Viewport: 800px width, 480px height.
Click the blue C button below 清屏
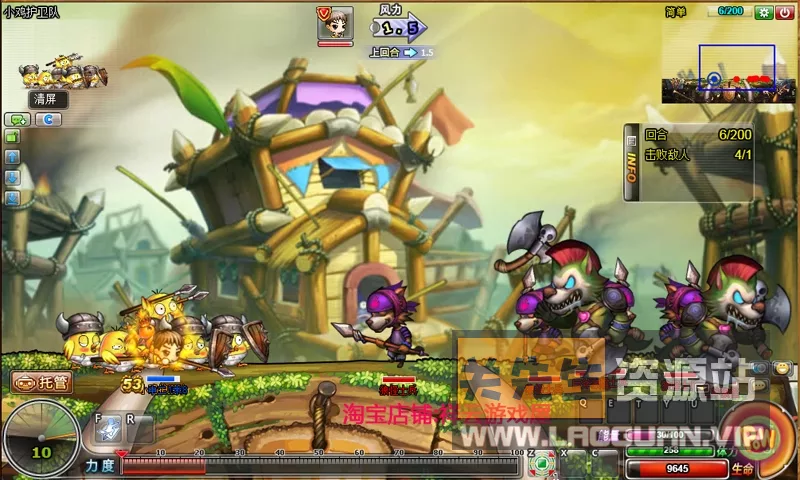48,119
